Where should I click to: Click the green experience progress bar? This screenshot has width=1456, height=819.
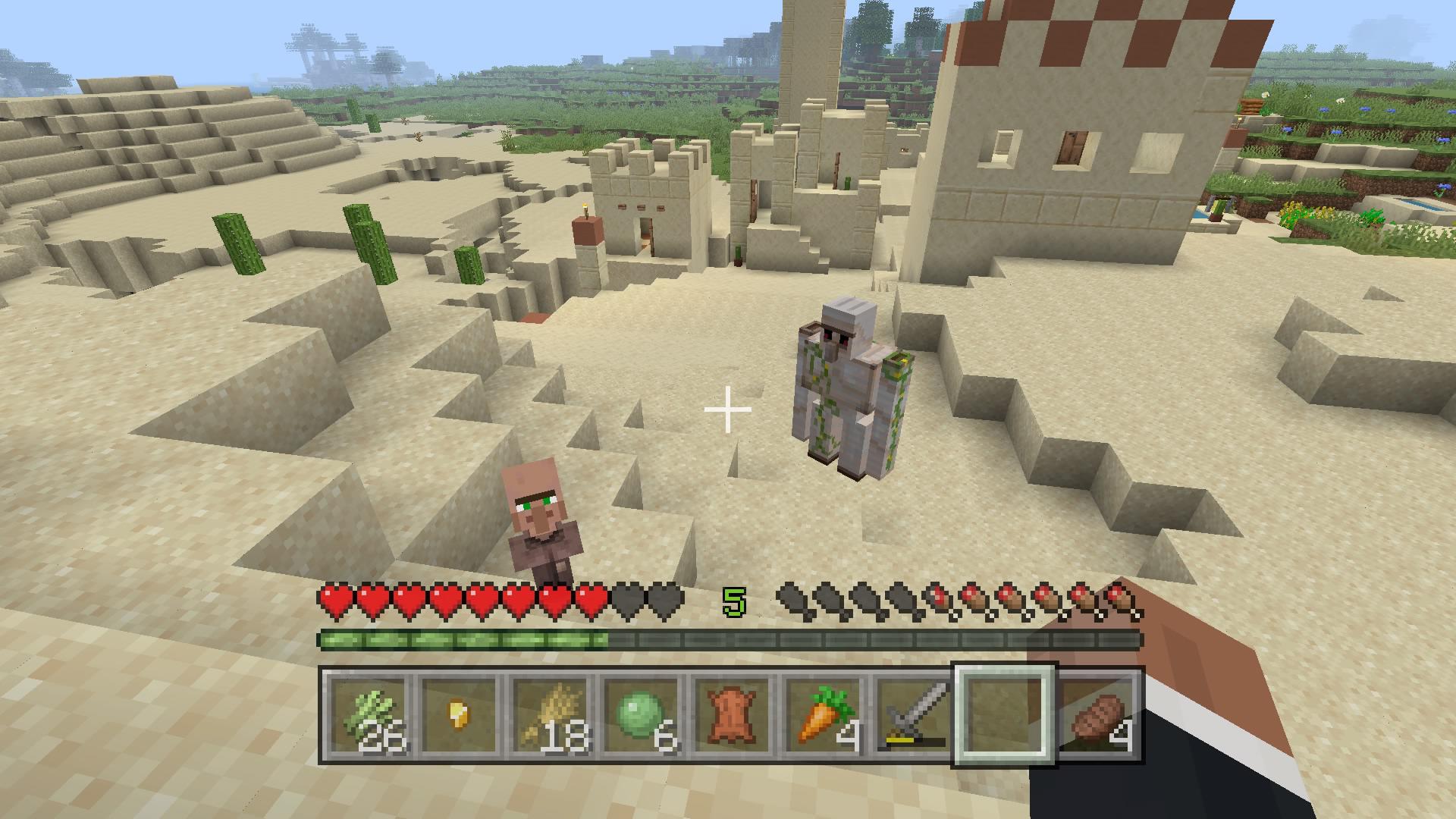[455, 639]
